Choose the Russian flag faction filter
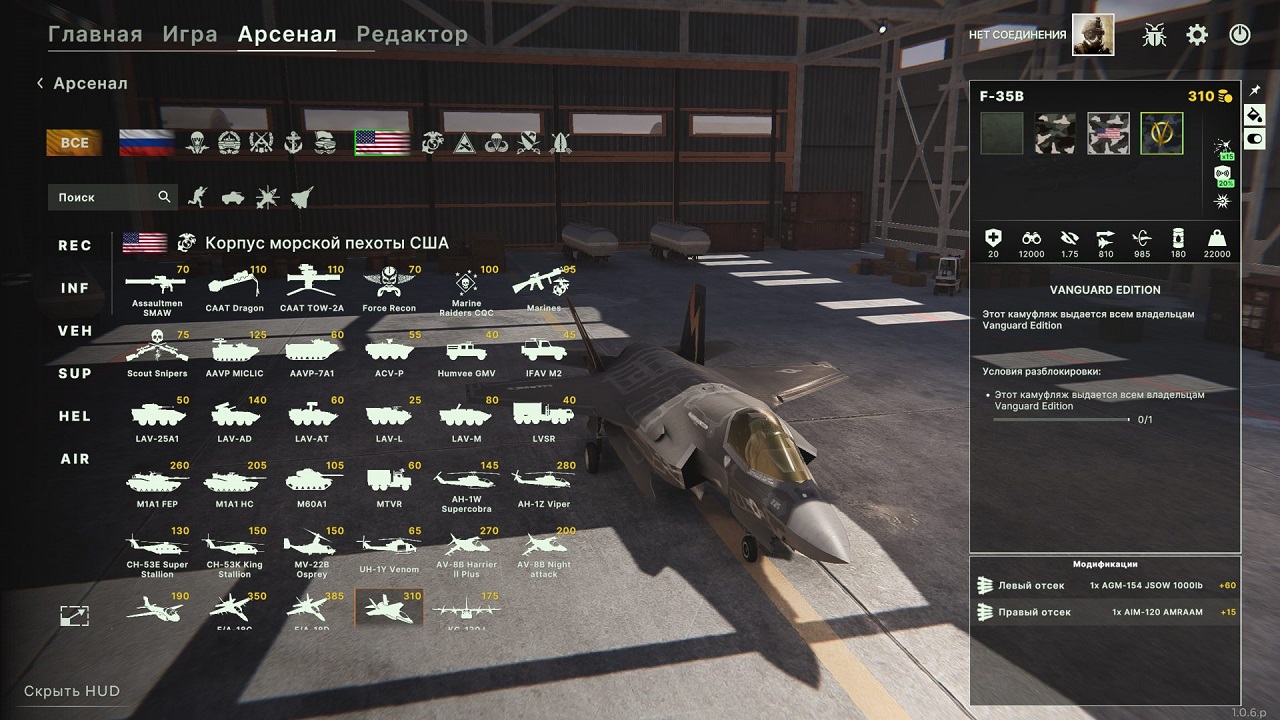This screenshot has height=720, width=1280. [146, 143]
